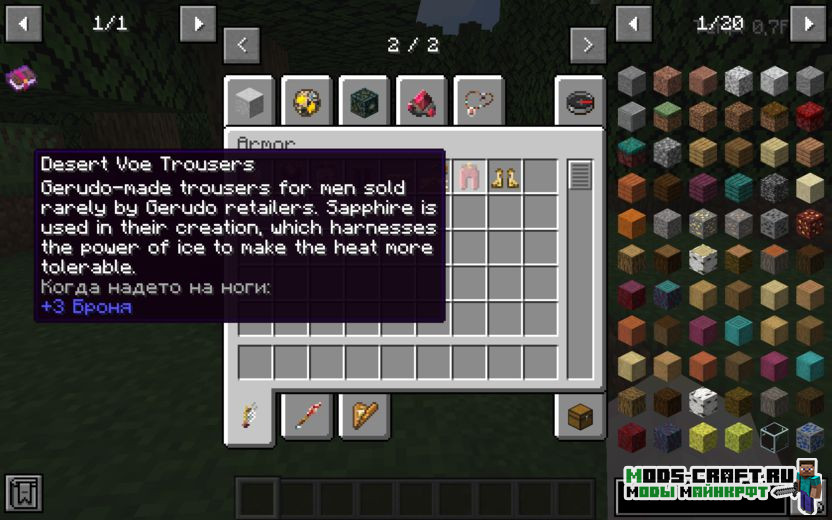Open the heart necklace creative tab
This screenshot has width=832, height=520.
click(x=479, y=101)
